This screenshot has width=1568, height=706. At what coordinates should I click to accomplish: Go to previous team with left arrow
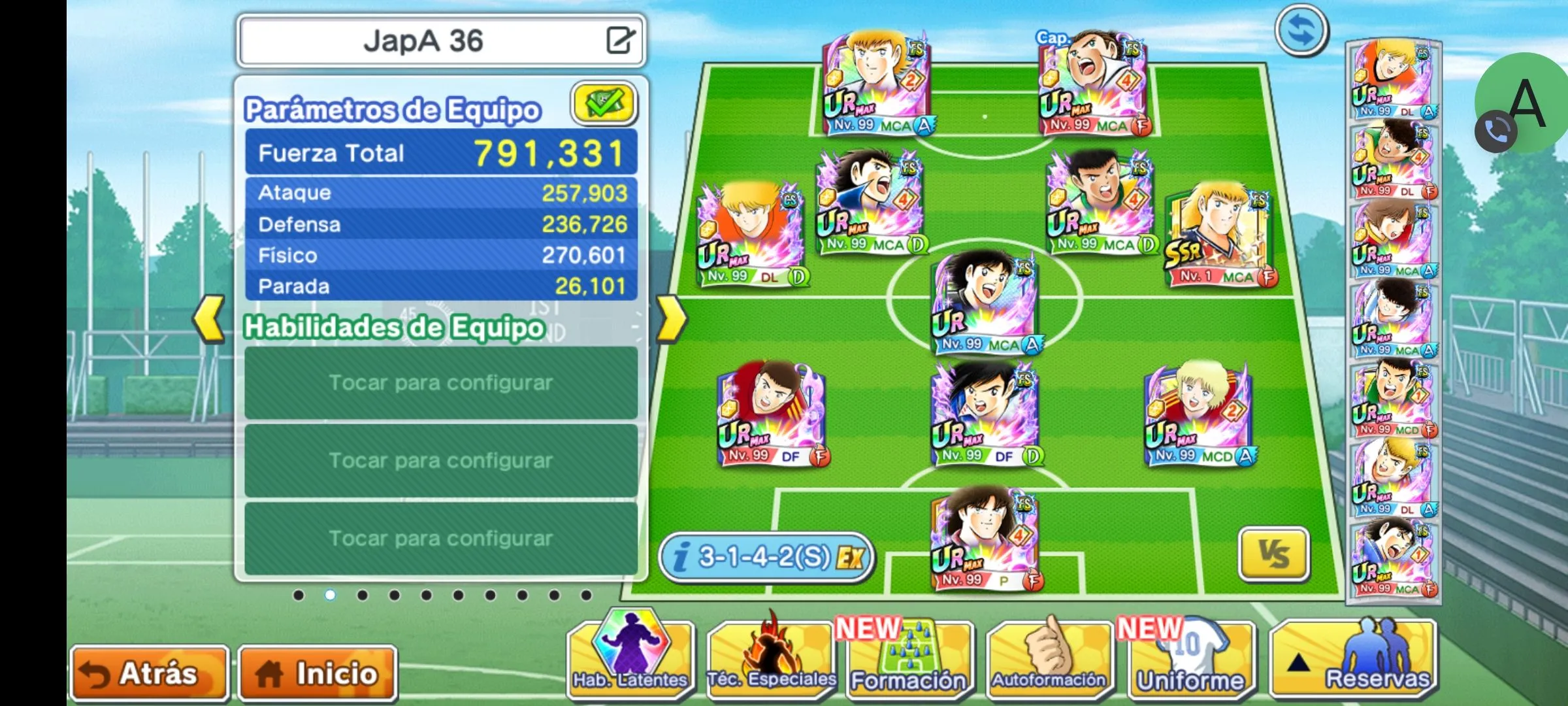209,319
